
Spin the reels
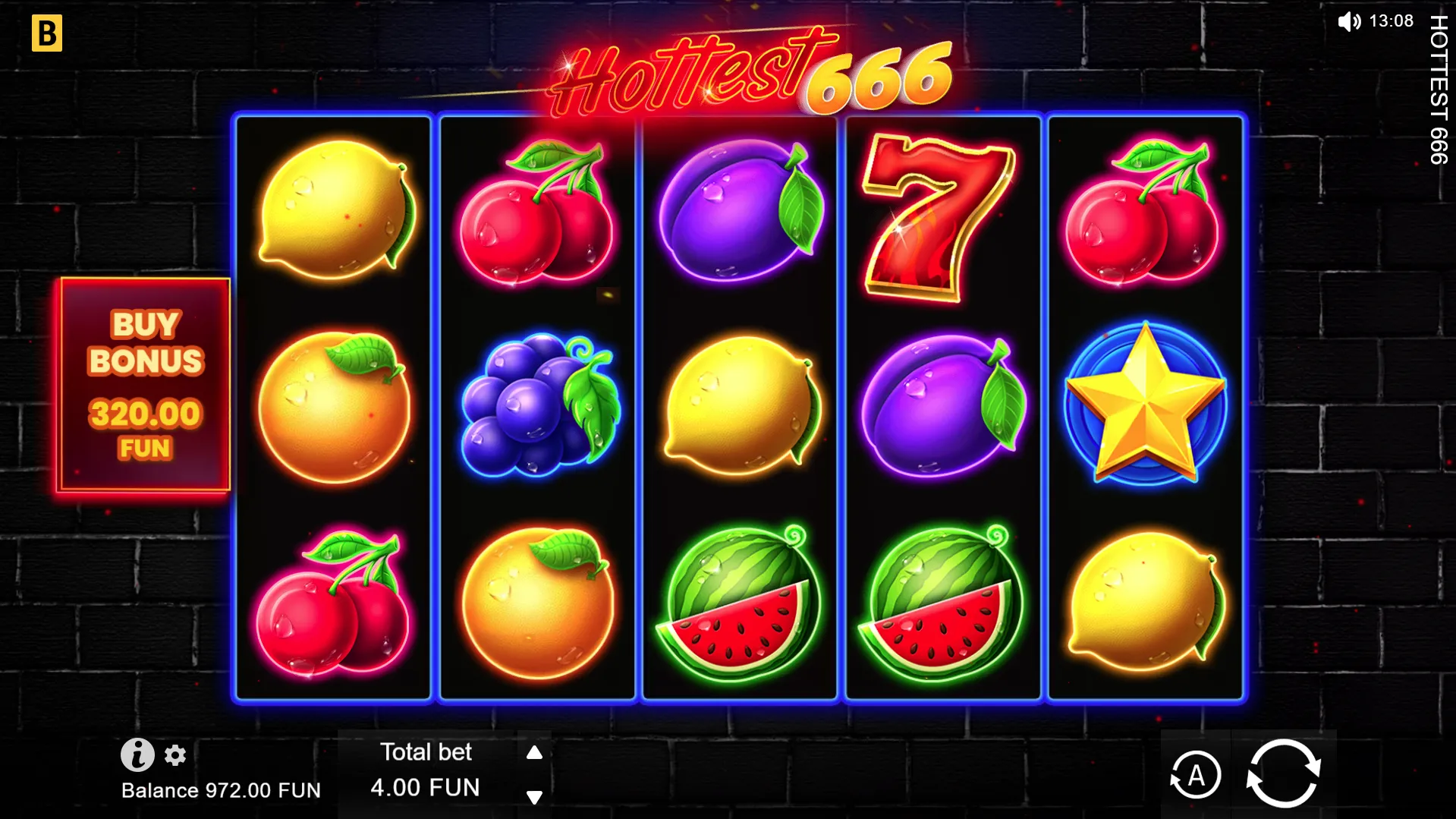tap(1283, 773)
